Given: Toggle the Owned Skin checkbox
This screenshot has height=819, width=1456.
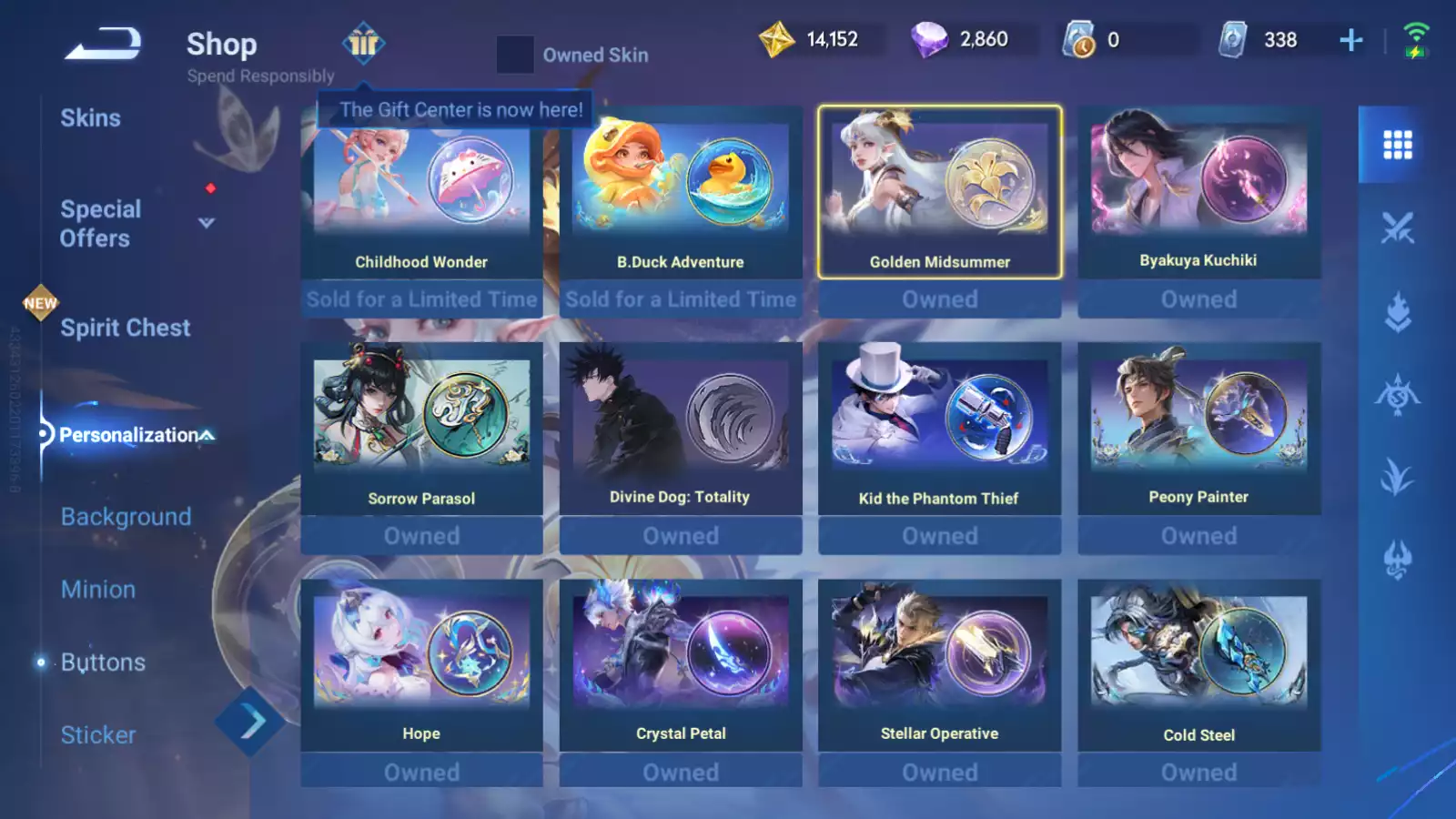Looking at the screenshot, I should [515, 55].
